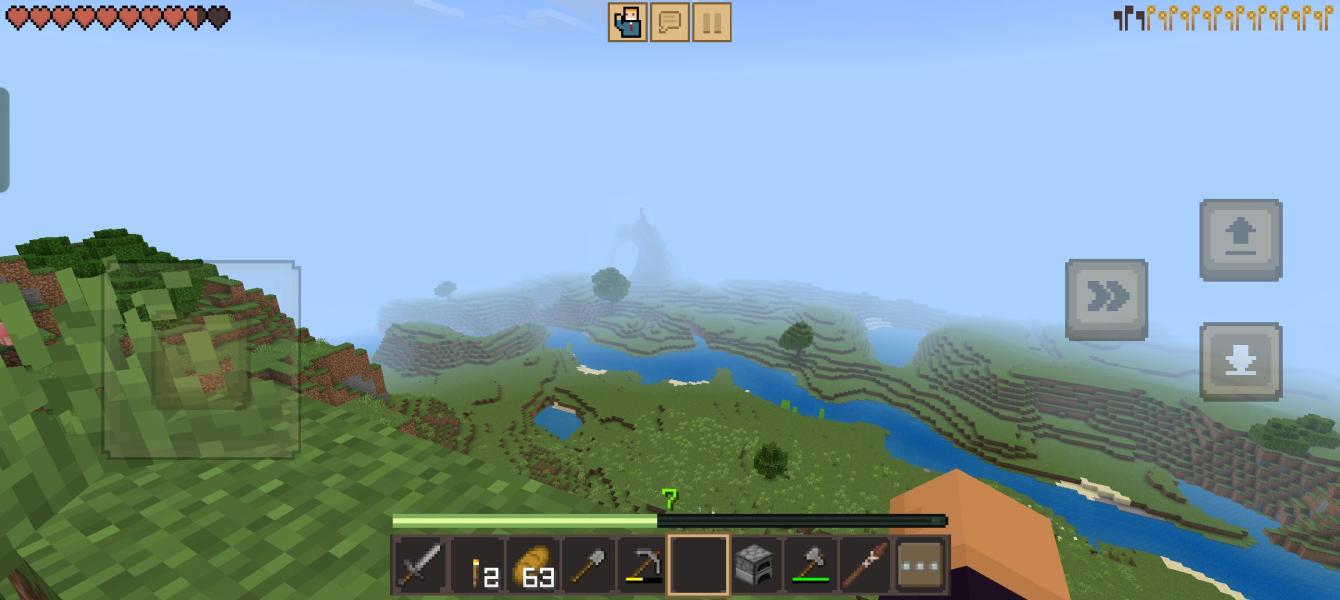This screenshot has width=1340, height=600.
Task: Open the chat window
Action: [x=669, y=22]
